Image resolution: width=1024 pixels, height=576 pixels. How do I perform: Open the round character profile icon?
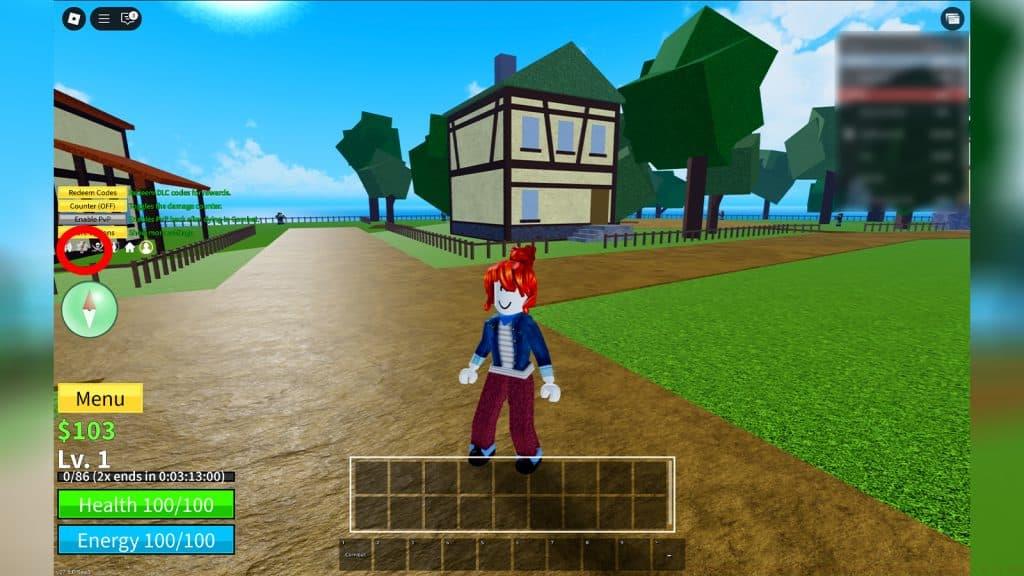click(x=147, y=247)
